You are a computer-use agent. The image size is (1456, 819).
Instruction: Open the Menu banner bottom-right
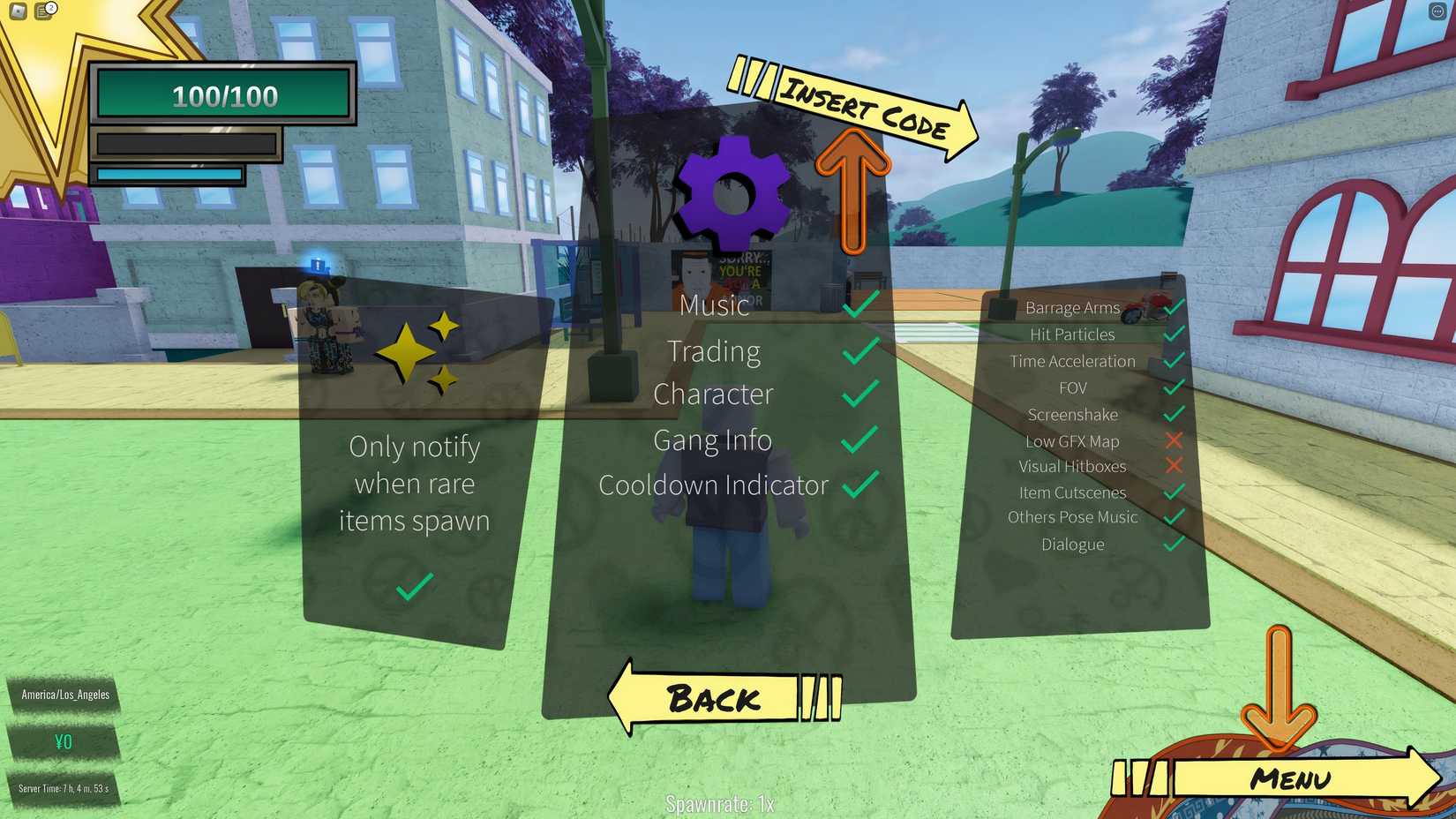tap(1291, 778)
